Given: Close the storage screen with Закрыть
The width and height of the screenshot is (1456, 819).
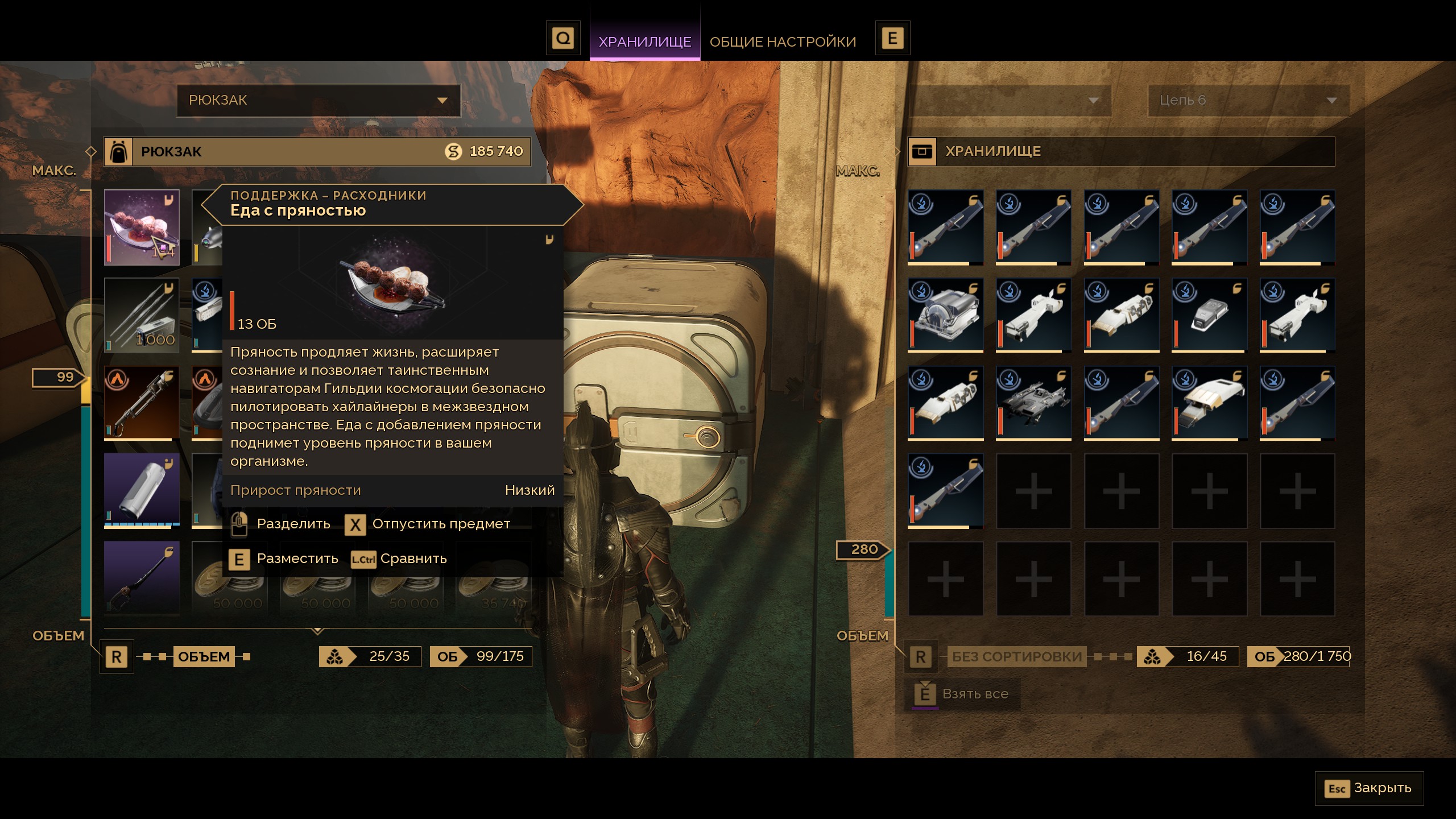Looking at the screenshot, I should (1369, 788).
